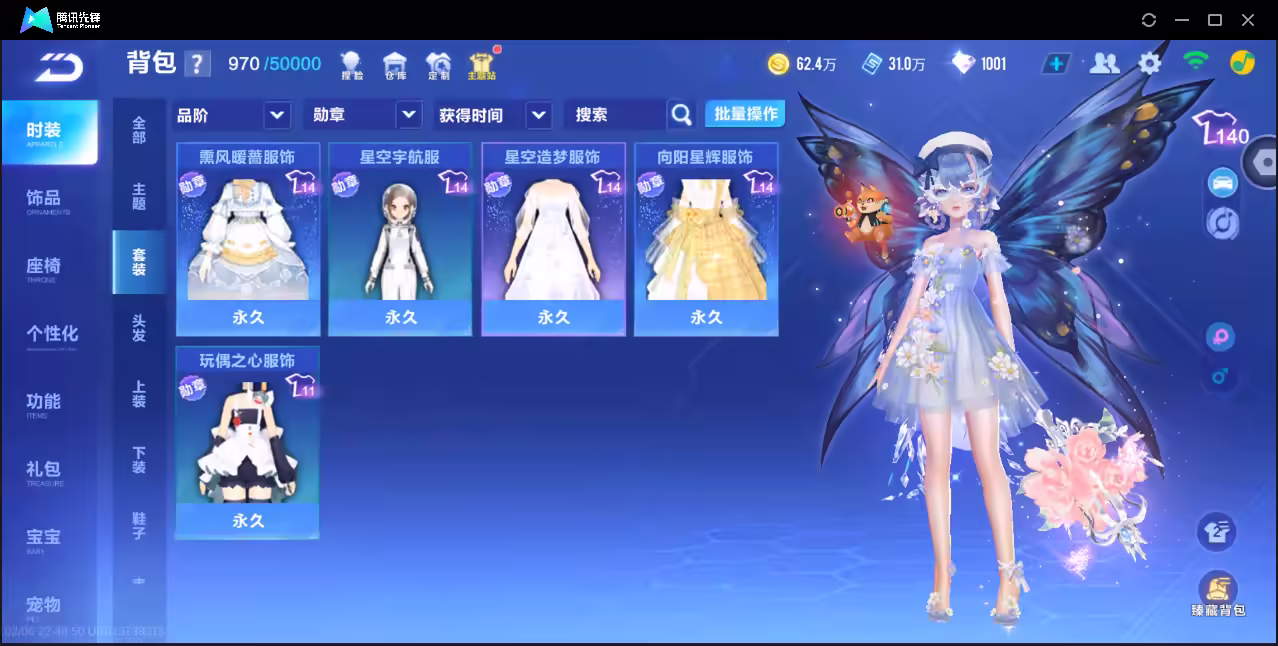Screen dimensions: 1278x646
Task: Show 全部 clothing sub-tab
Action: pyautogui.click(x=139, y=130)
